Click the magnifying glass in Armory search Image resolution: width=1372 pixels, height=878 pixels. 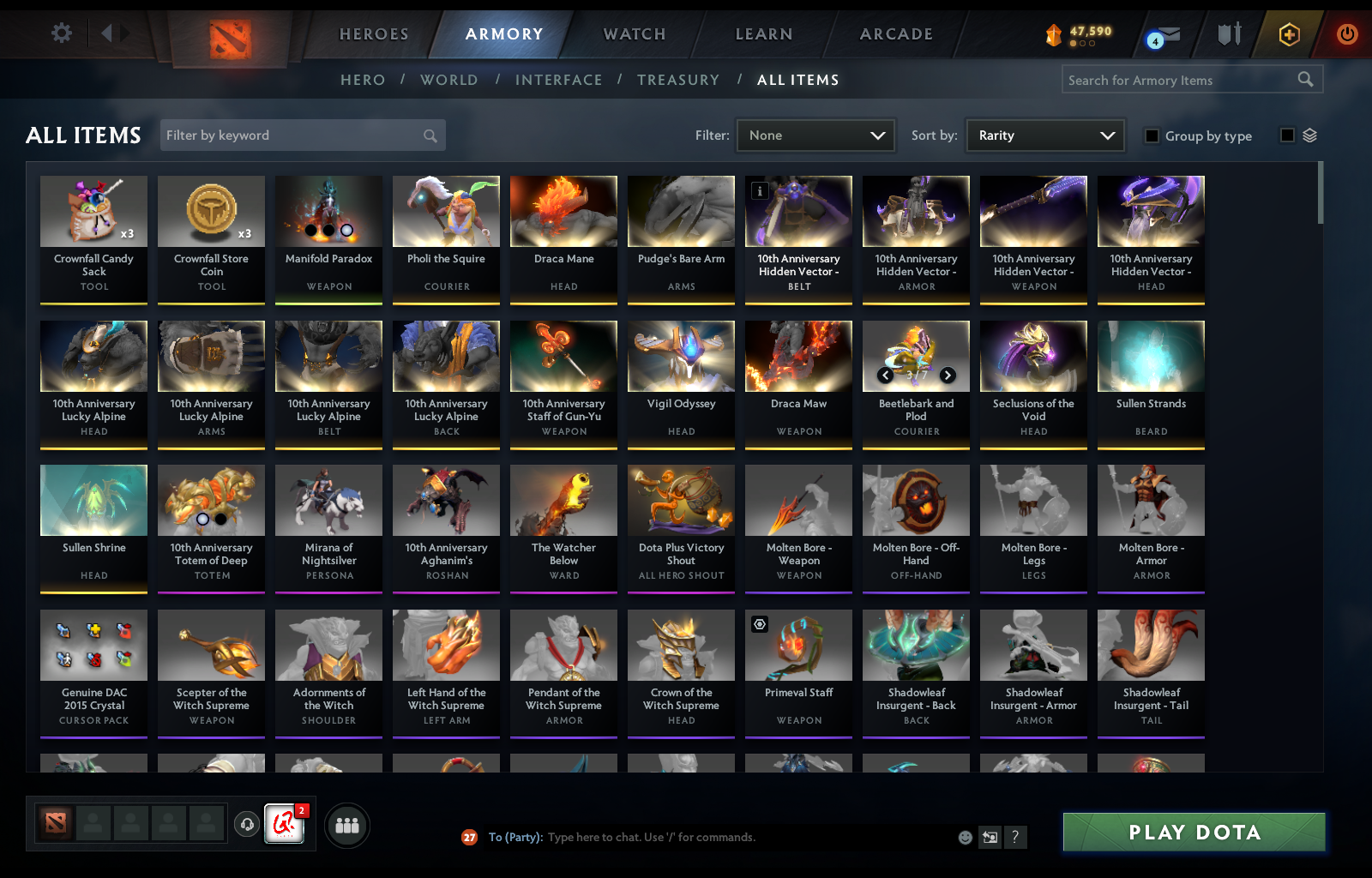click(1306, 79)
